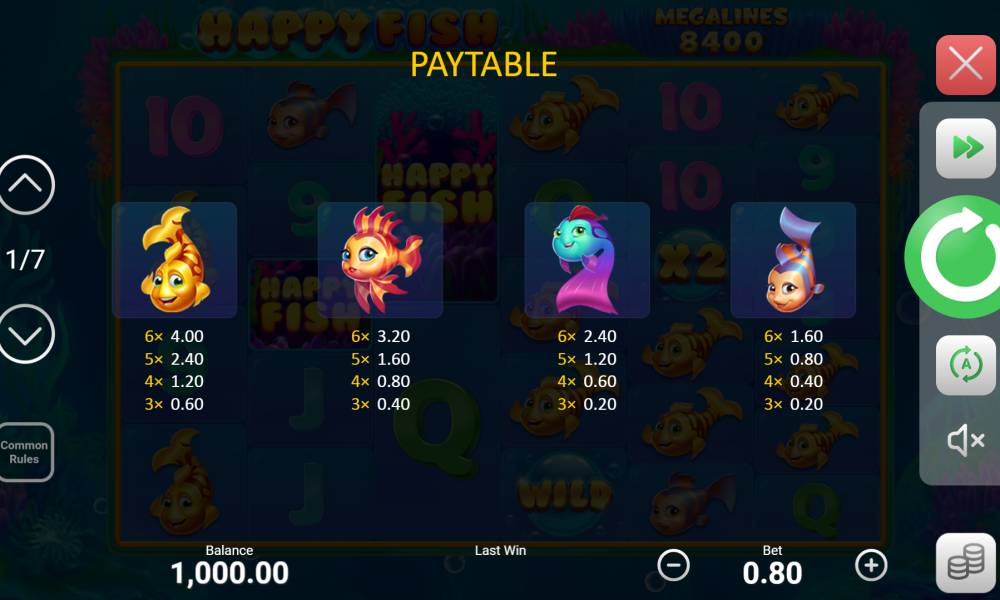The height and width of the screenshot is (600, 1000).
Task: Increase the bet with the plus button
Action: click(x=871, y=565)
